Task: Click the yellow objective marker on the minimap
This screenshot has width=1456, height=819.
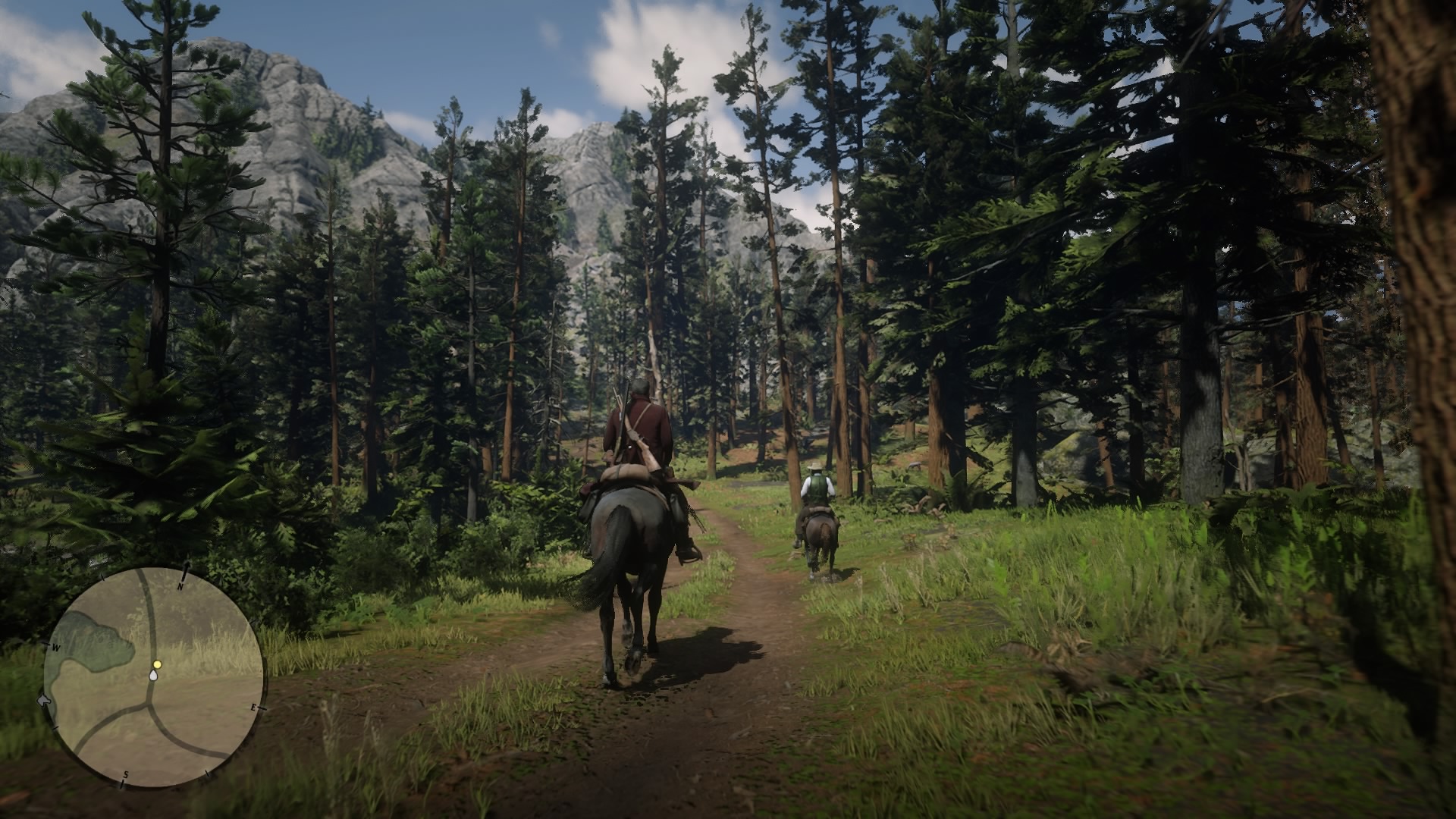Action: [158, 664]
